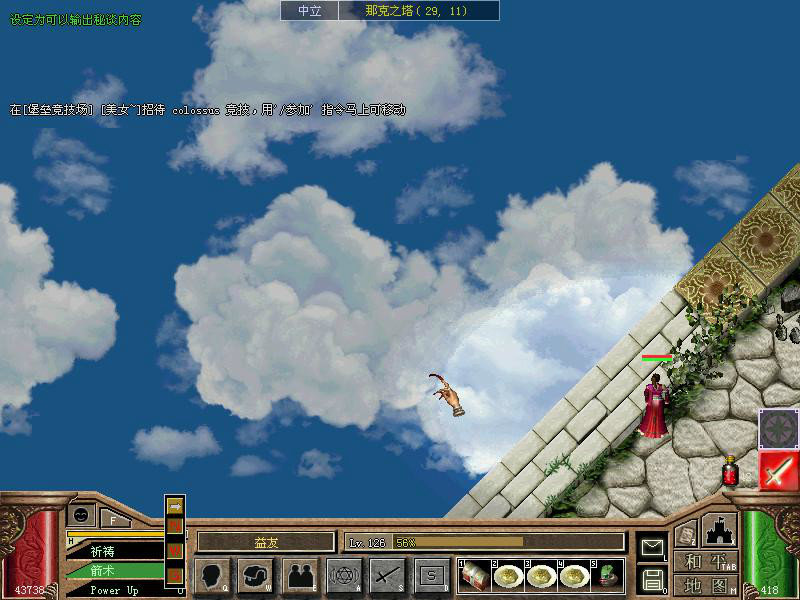The image size is (800, 600).
Task: Click the smiley face emote button
Action: (x=81, y=516)
